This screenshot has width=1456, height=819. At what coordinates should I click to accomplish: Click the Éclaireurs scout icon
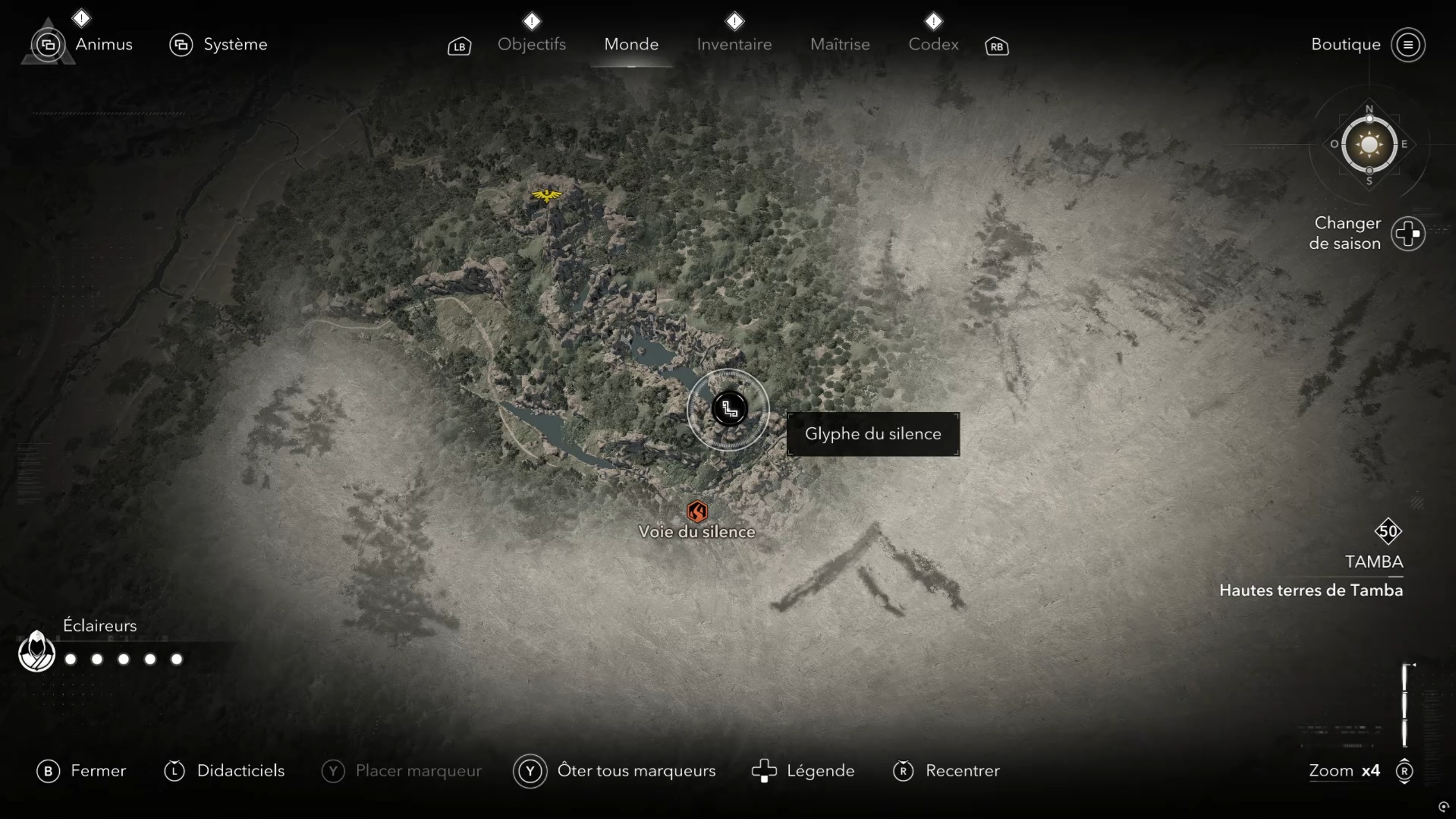click(x=36, y=652)
